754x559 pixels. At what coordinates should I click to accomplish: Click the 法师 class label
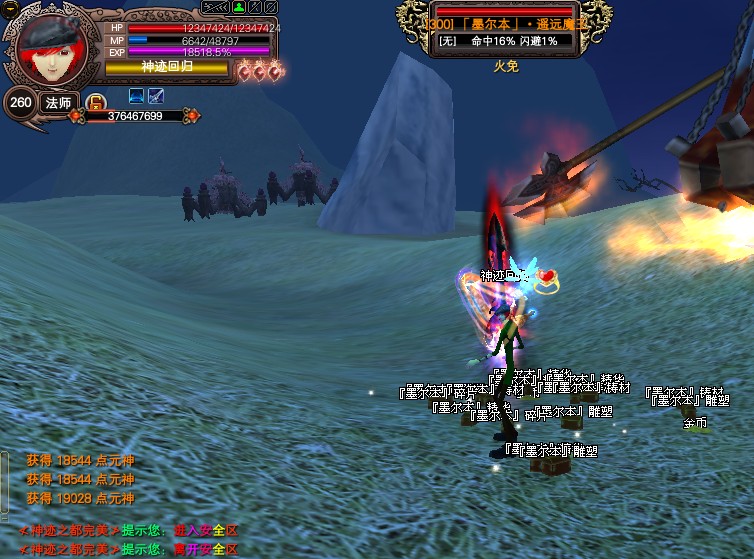58,102
